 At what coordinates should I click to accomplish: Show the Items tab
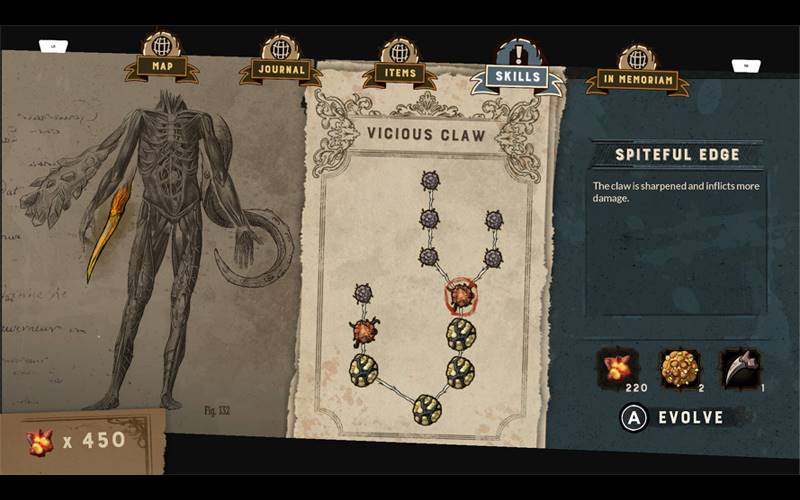pos(400,73)
